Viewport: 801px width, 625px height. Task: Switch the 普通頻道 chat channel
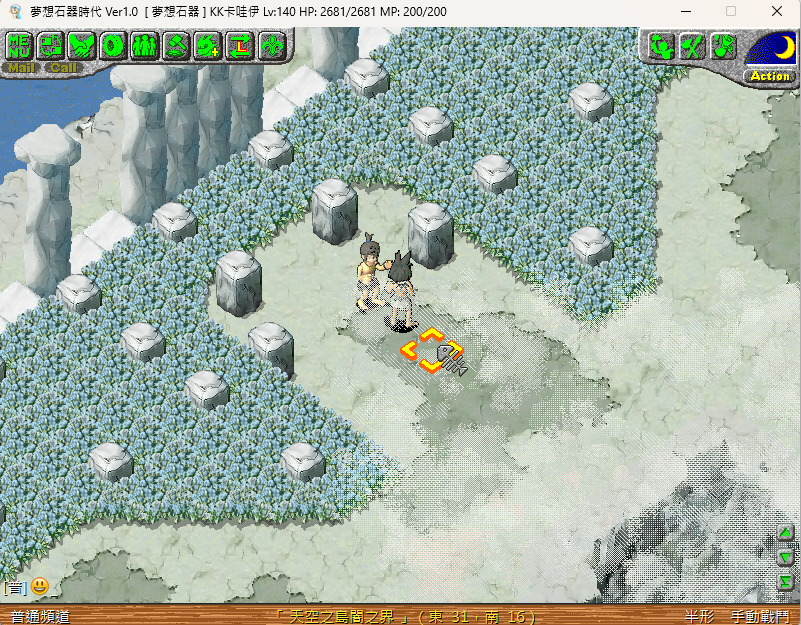[x=40, y=616]
